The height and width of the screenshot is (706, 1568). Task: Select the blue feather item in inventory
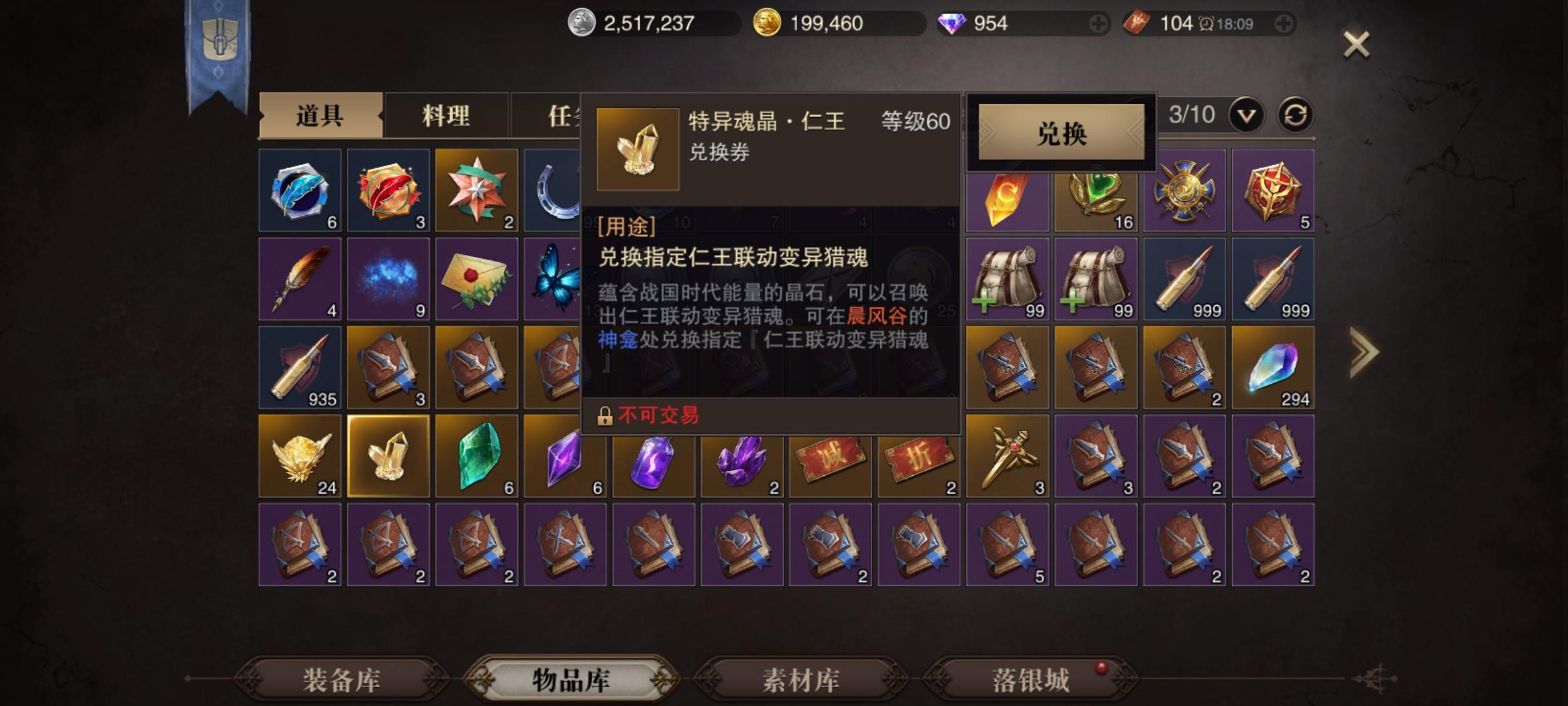coord(299,190)
